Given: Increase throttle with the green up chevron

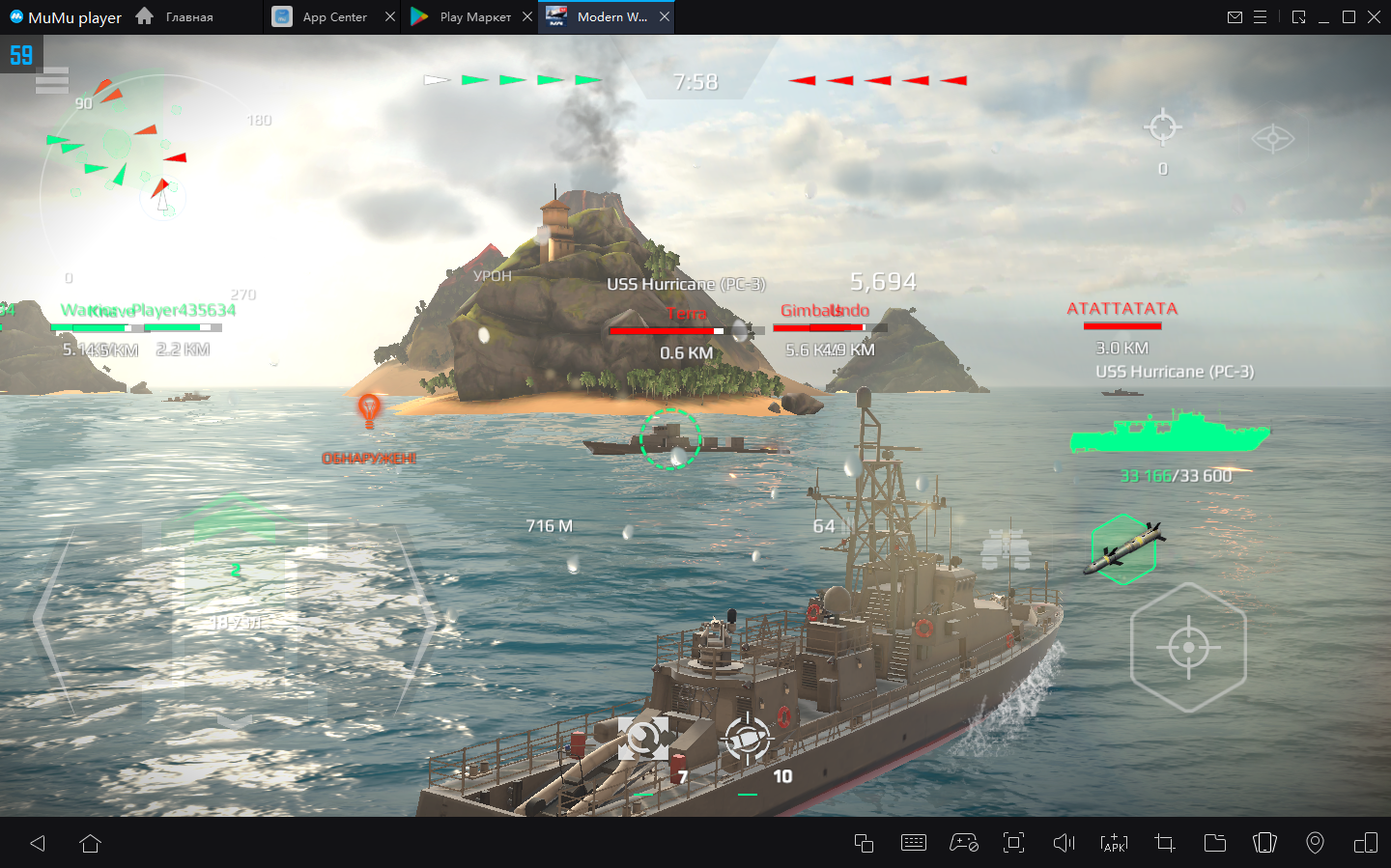Looking at the screenshot, I should coord(235,512).
